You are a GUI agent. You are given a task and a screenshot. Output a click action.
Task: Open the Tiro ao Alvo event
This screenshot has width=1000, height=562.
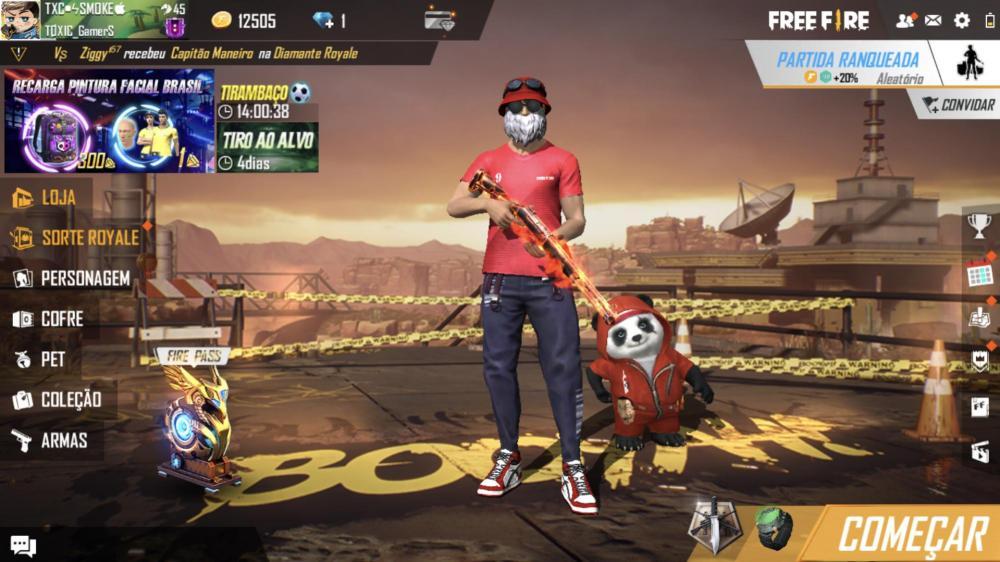[x=268, y=147]
